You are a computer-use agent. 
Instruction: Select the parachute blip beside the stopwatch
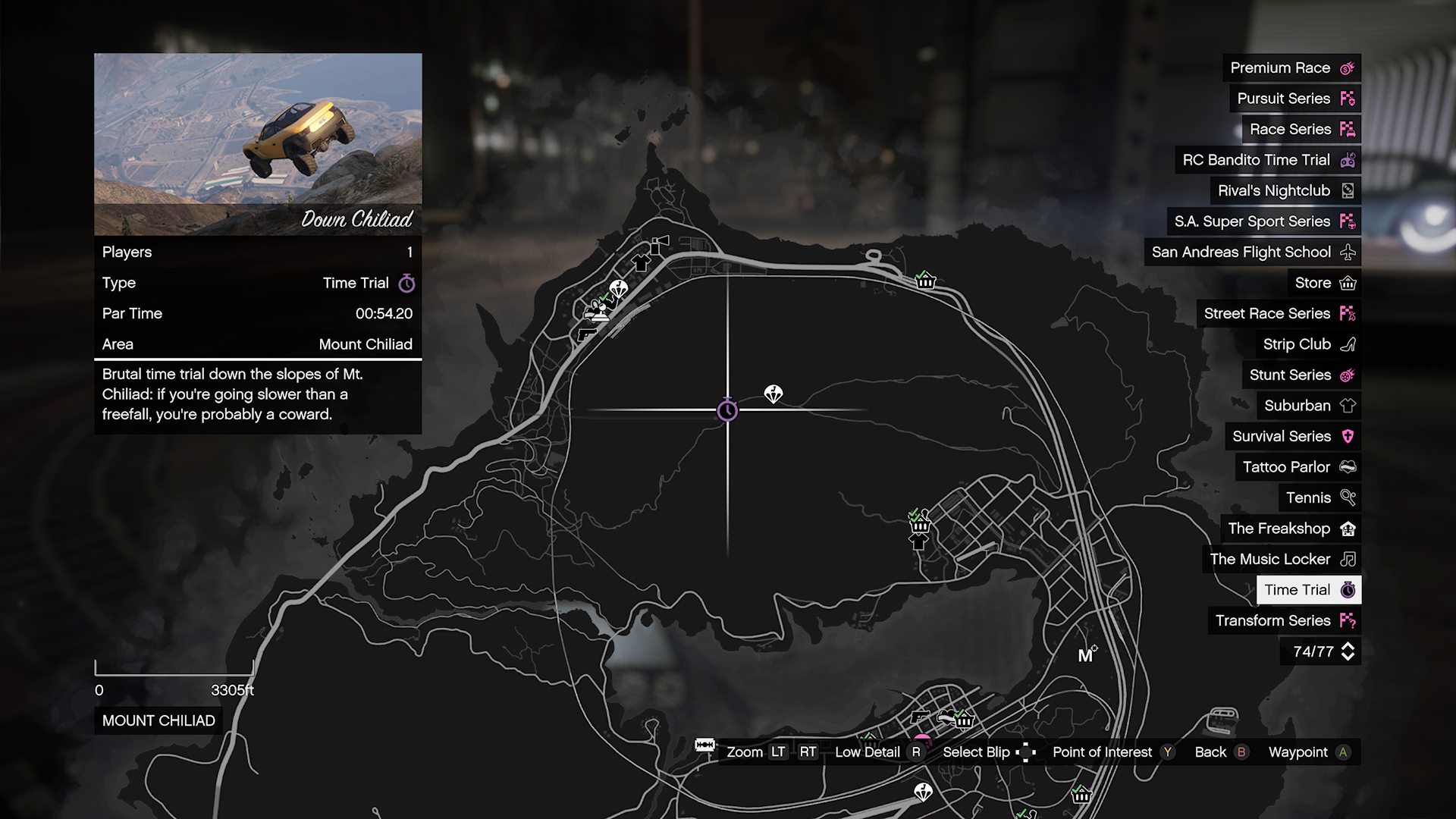[773, 394]
